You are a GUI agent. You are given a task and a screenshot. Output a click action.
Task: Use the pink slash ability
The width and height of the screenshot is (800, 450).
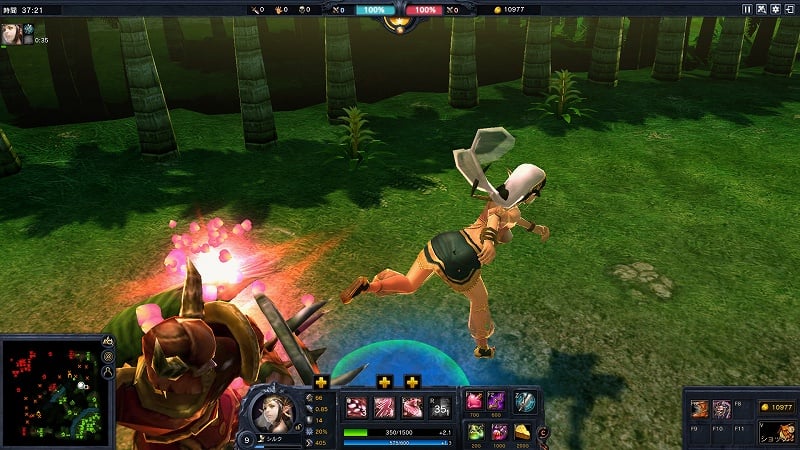pos(385,408)
